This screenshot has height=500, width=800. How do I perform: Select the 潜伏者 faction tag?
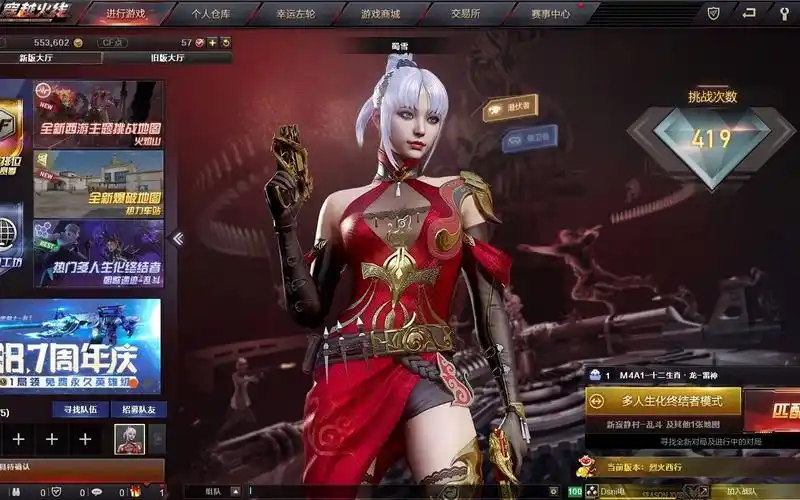510,108
